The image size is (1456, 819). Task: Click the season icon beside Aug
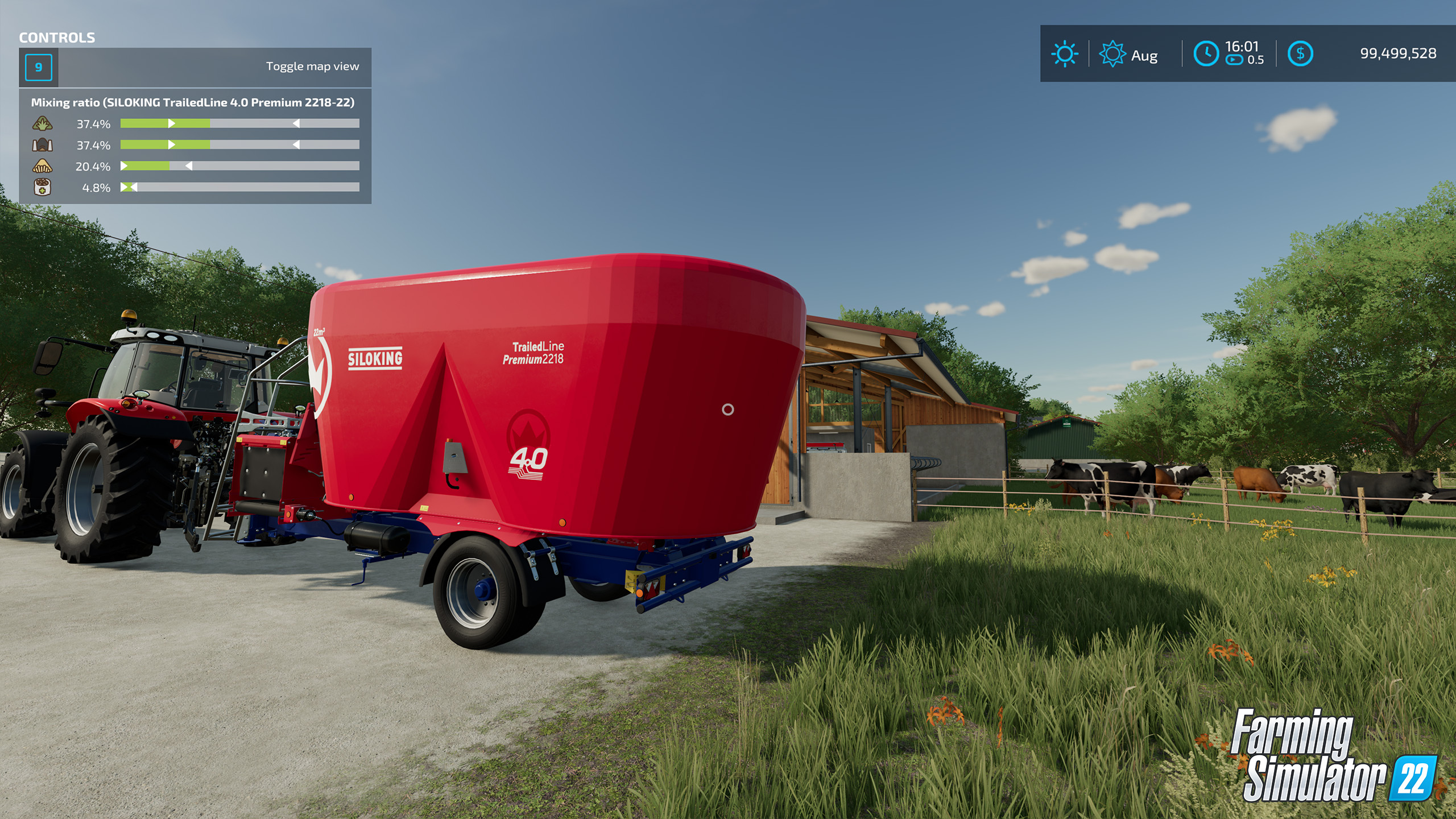(1112, 54)
